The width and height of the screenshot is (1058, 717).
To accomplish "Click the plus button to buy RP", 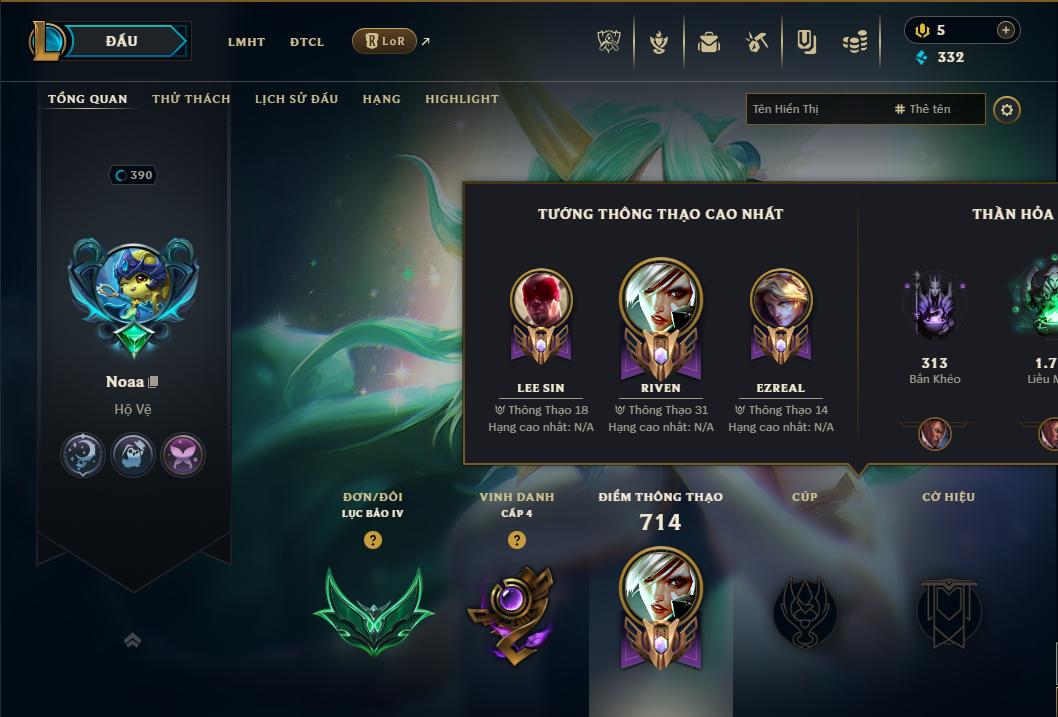I will [1005, 30].
